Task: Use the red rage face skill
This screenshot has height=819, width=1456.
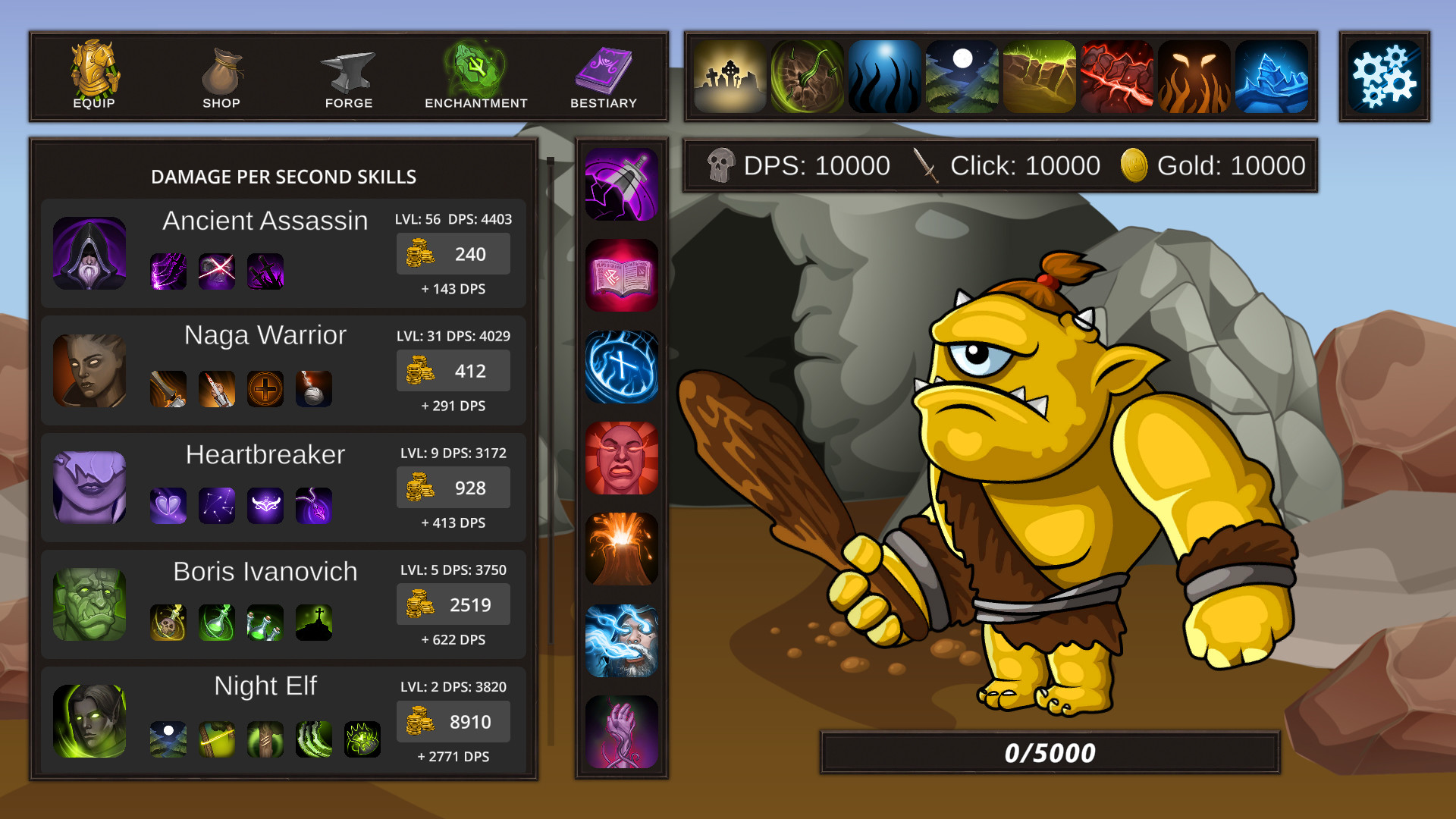Action: pos(621,460)
